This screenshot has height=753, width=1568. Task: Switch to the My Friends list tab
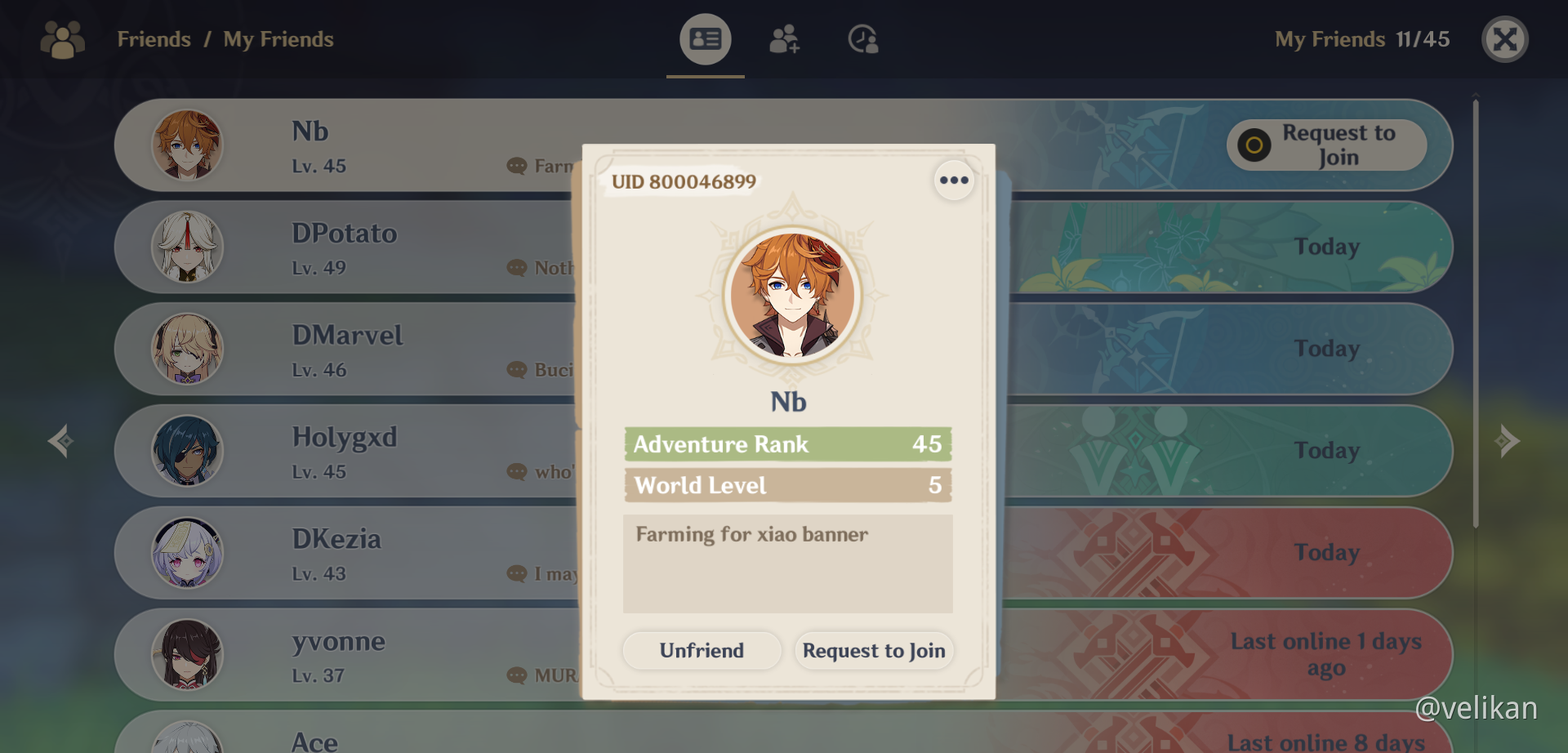click(705, 39)
